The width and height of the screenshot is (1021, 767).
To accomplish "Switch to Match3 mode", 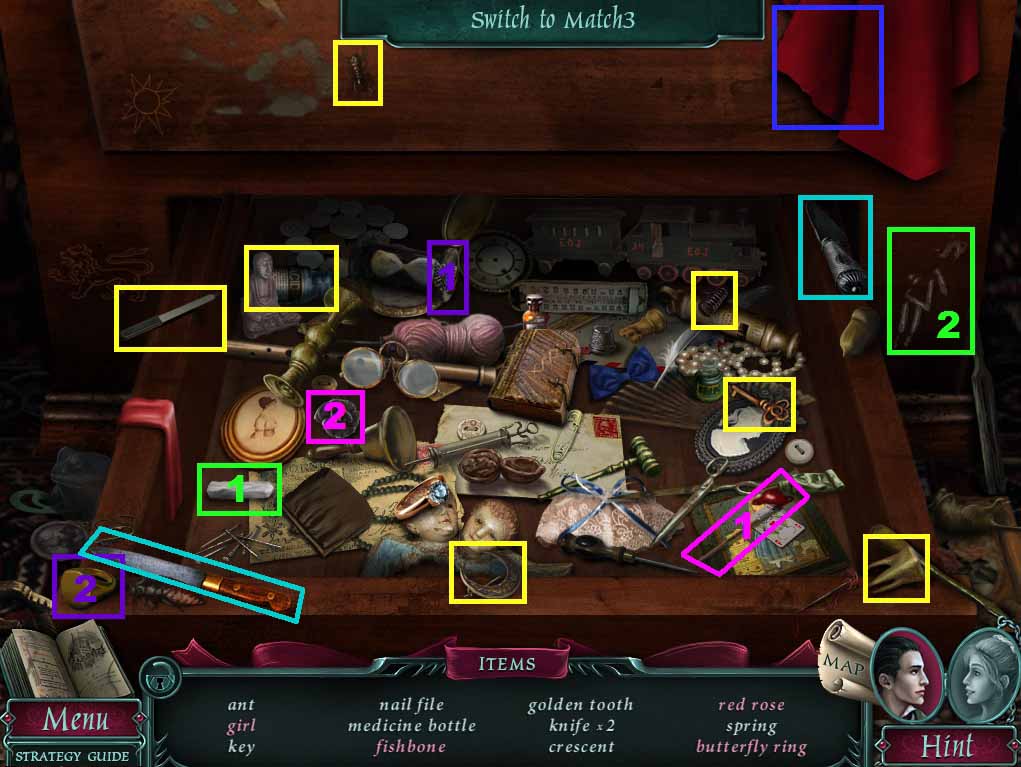I will pos(552,20).
